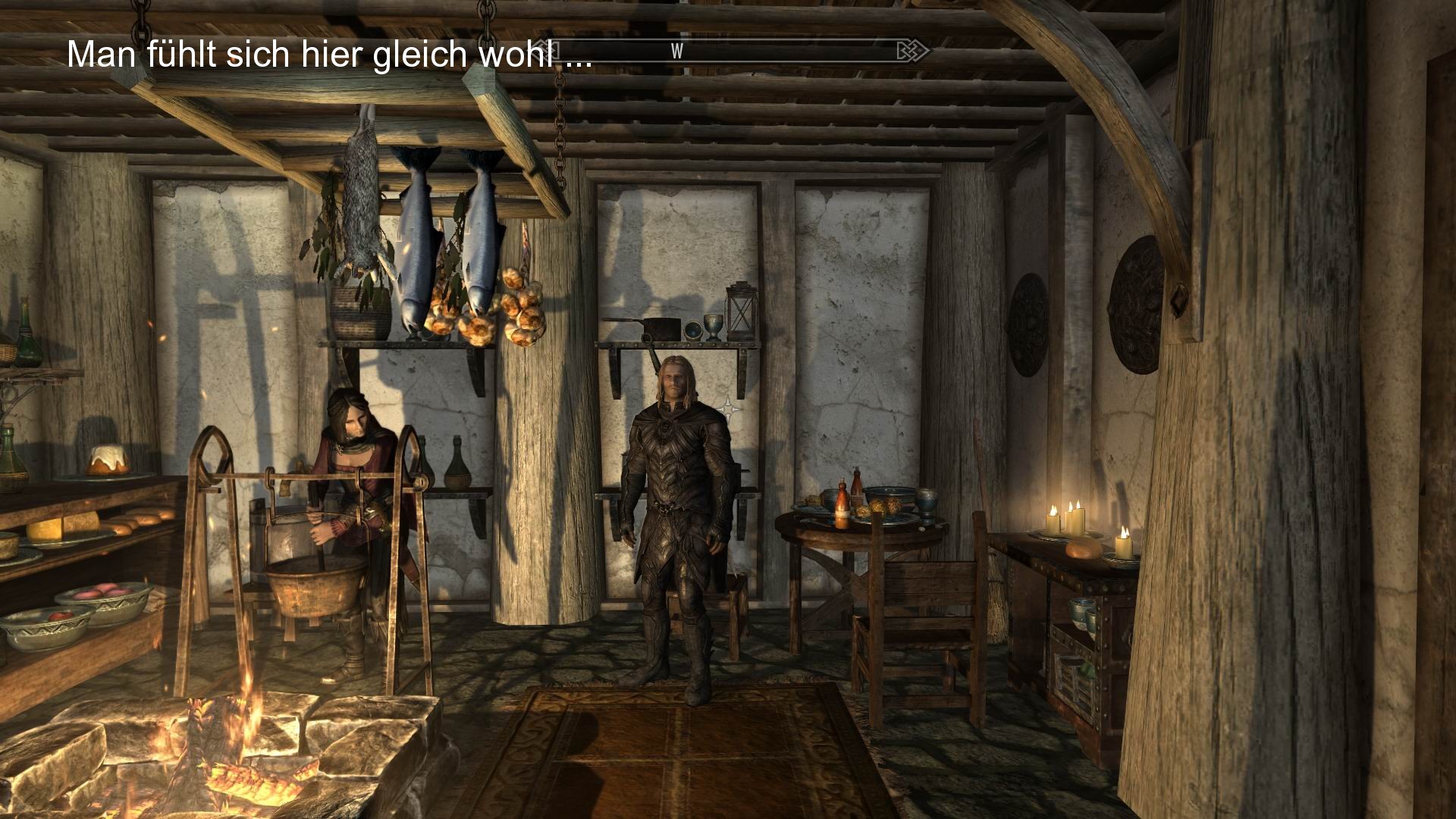1456x819 pixels.
Task: Click the compass quest marker on the right
Action: (912, 51)
